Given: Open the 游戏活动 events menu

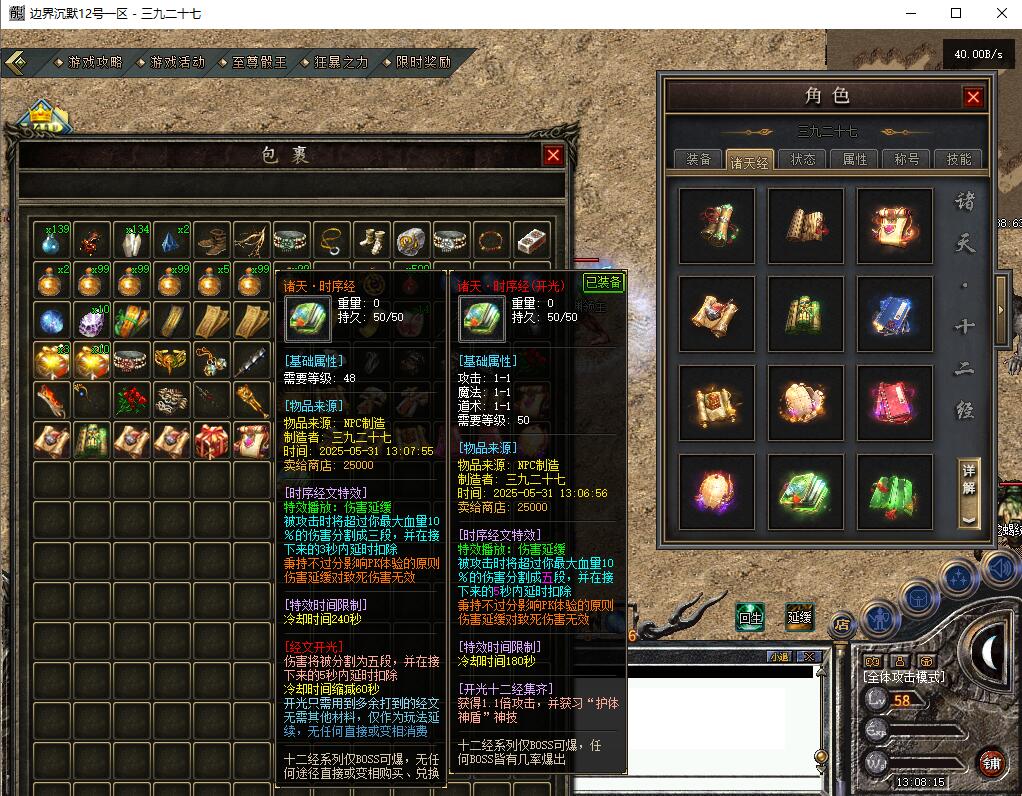Looking at the screenshot, I should click(177, 62).
